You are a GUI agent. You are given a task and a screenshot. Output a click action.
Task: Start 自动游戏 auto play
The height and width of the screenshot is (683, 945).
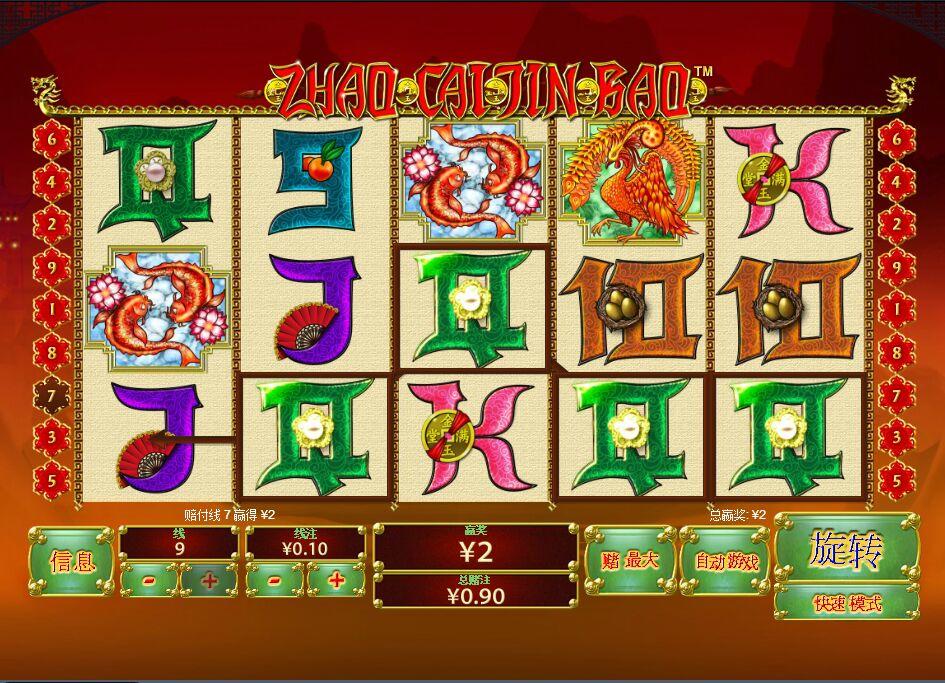coord(722,561)
